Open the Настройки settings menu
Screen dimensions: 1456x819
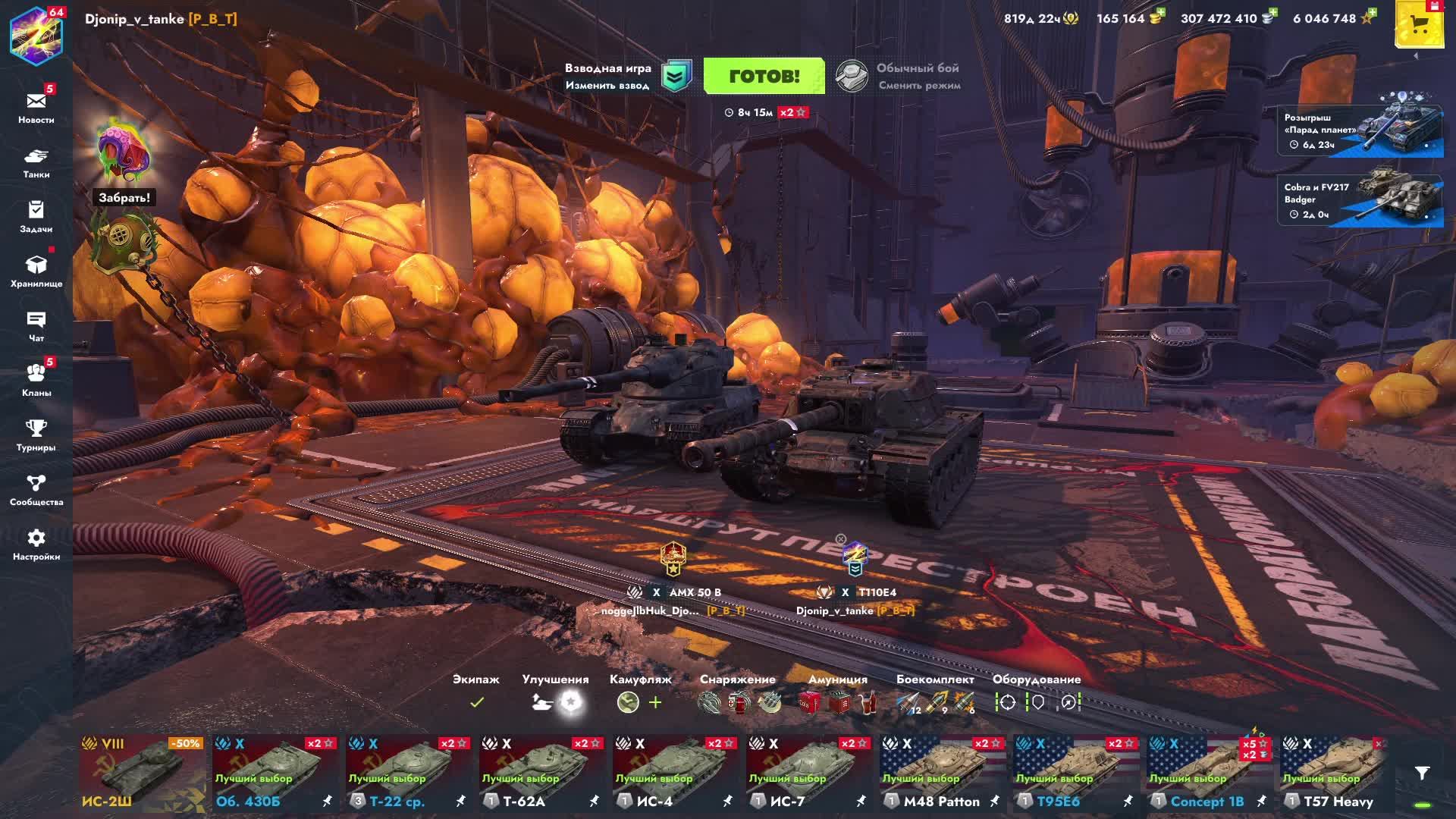(x=36, y=544)
